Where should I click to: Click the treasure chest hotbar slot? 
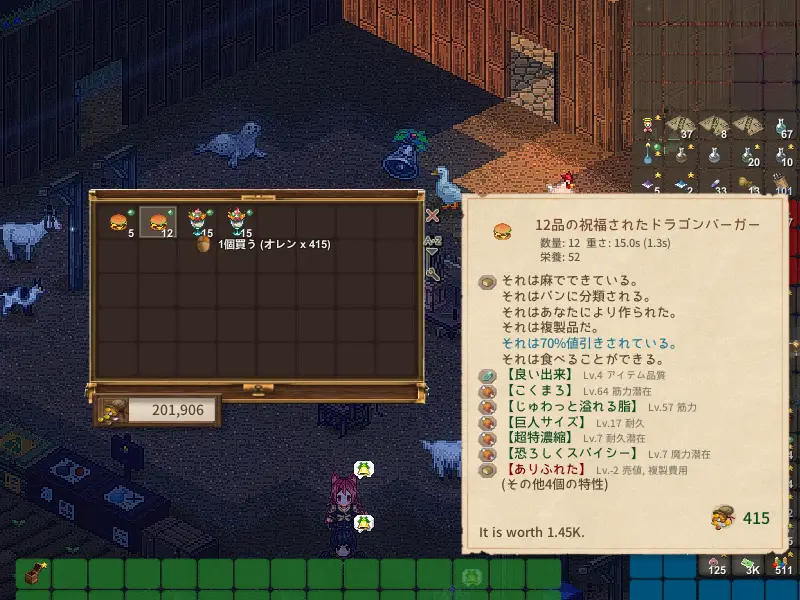click(x=32, y=576)
